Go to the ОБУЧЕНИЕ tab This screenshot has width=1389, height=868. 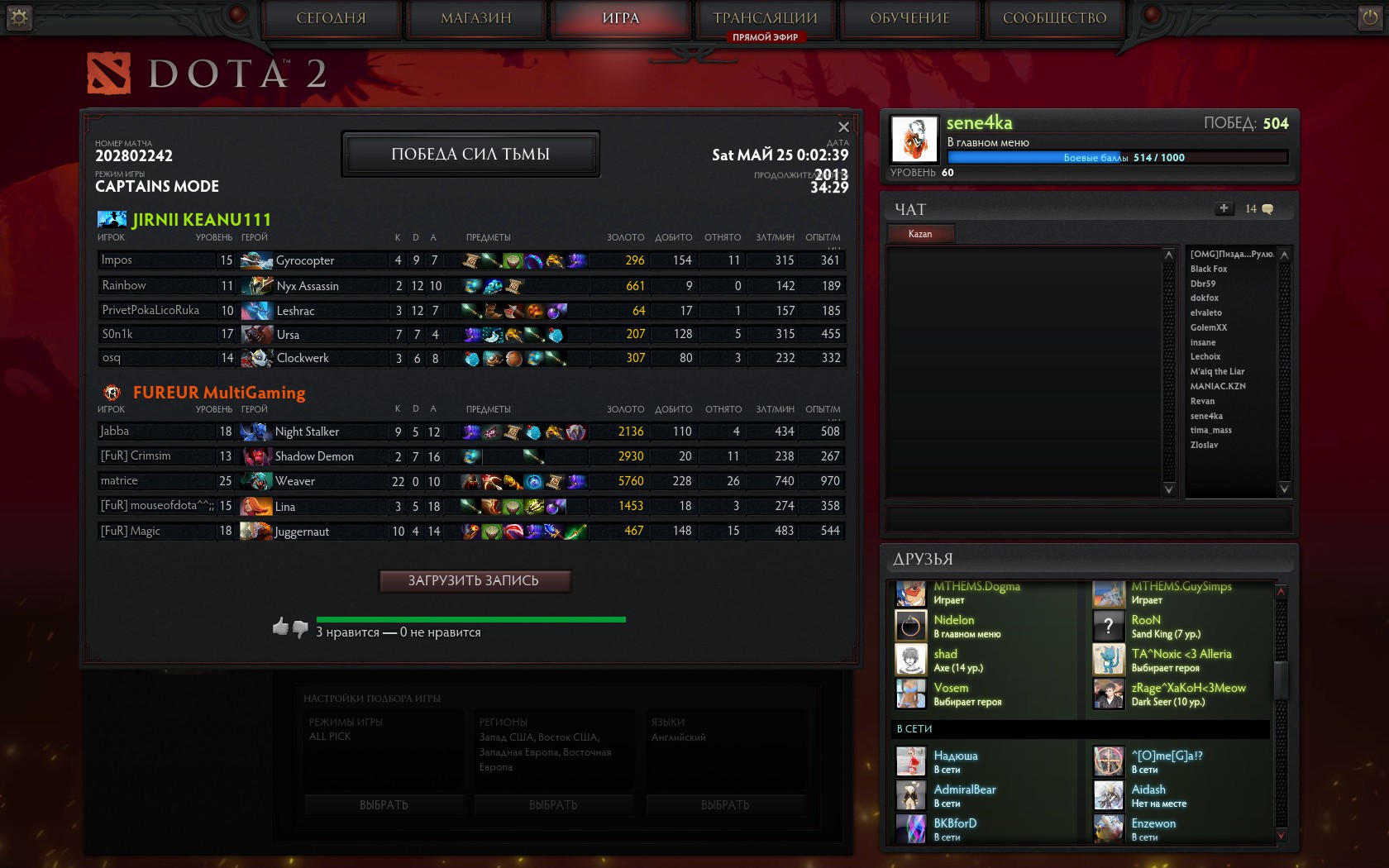pos(909,18)
